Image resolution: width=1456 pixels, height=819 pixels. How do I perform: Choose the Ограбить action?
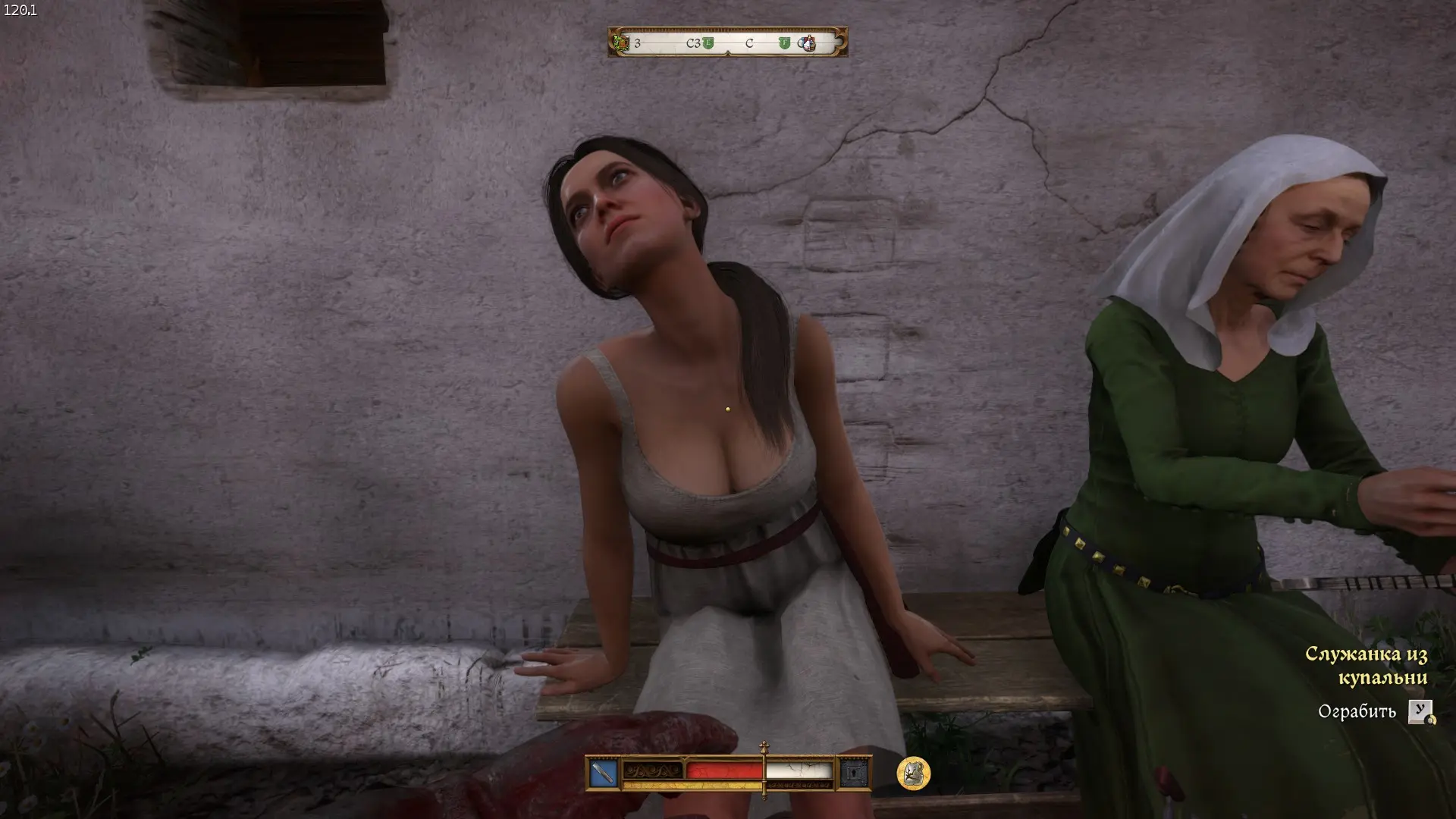[1357, 711]
